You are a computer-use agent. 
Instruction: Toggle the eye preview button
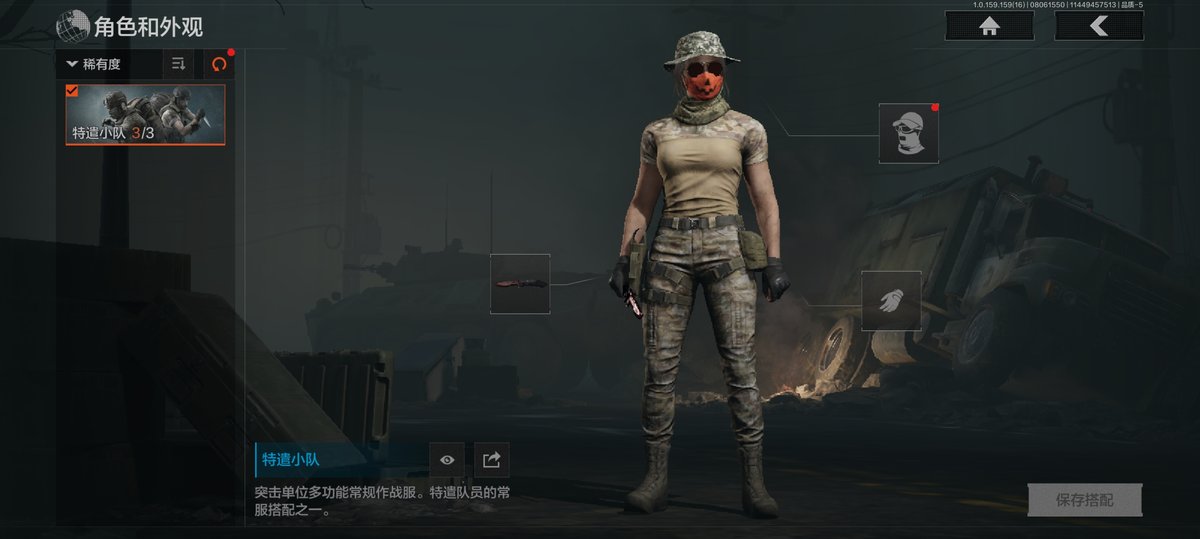point(447,460)
